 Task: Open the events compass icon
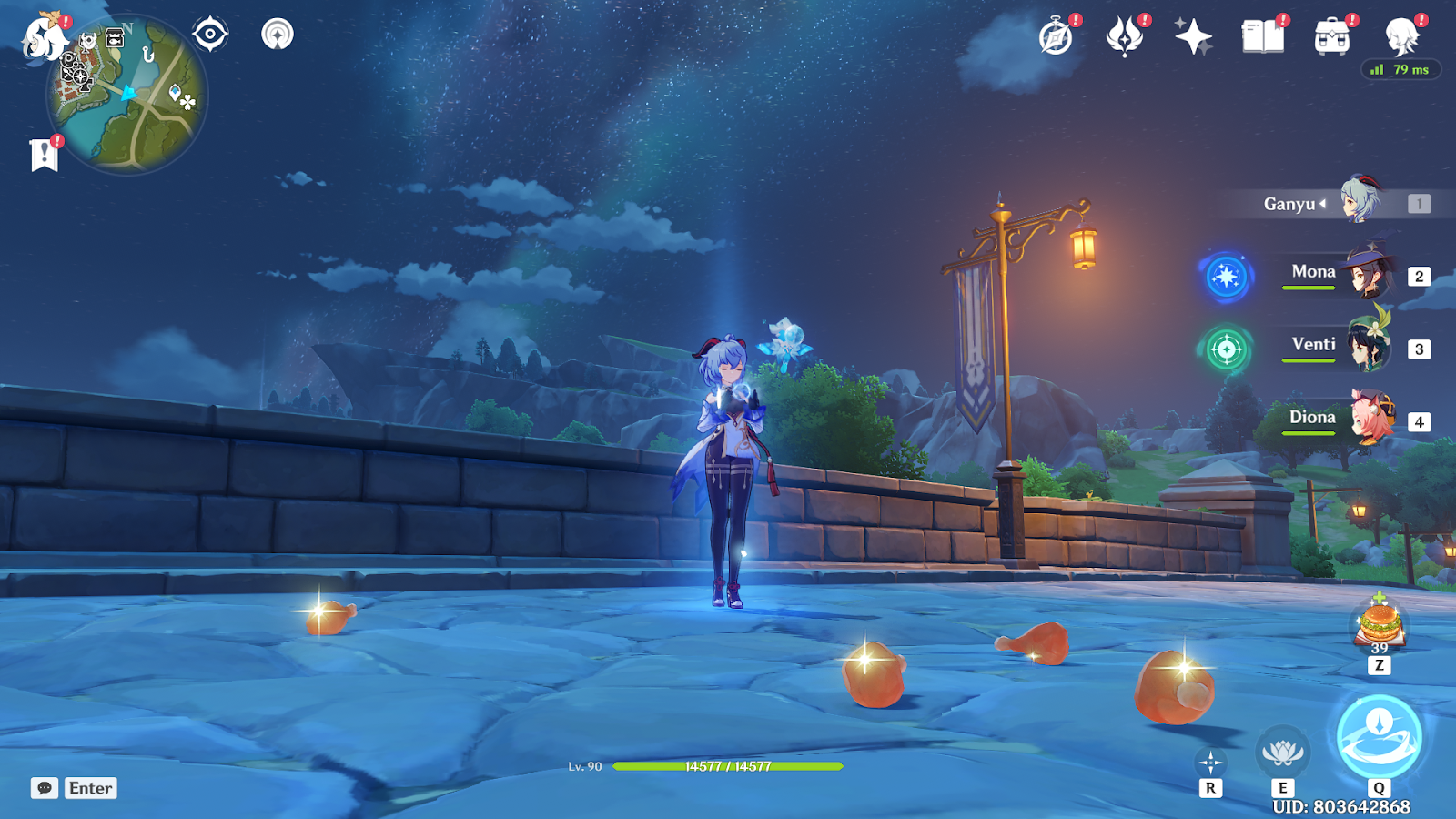pos(1056,37)
